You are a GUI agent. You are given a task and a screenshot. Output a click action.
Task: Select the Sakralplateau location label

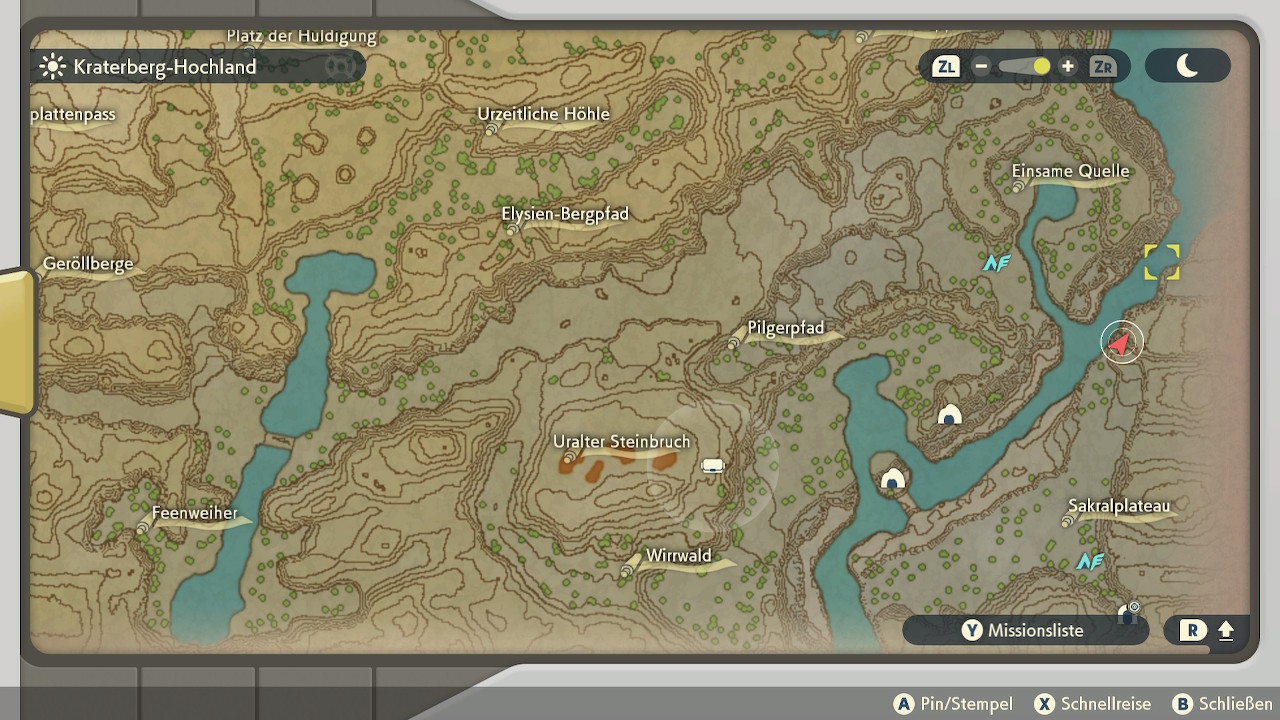pyautogui.click(x=1118, y=506)
